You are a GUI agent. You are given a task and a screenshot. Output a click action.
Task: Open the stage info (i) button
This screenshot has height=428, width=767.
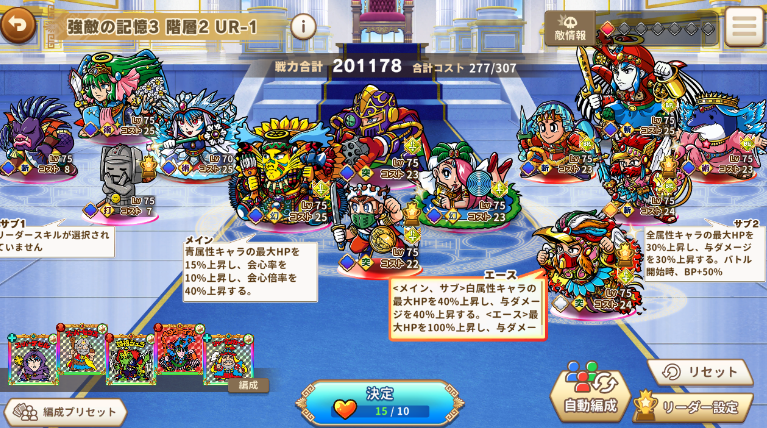click(303, 27)
